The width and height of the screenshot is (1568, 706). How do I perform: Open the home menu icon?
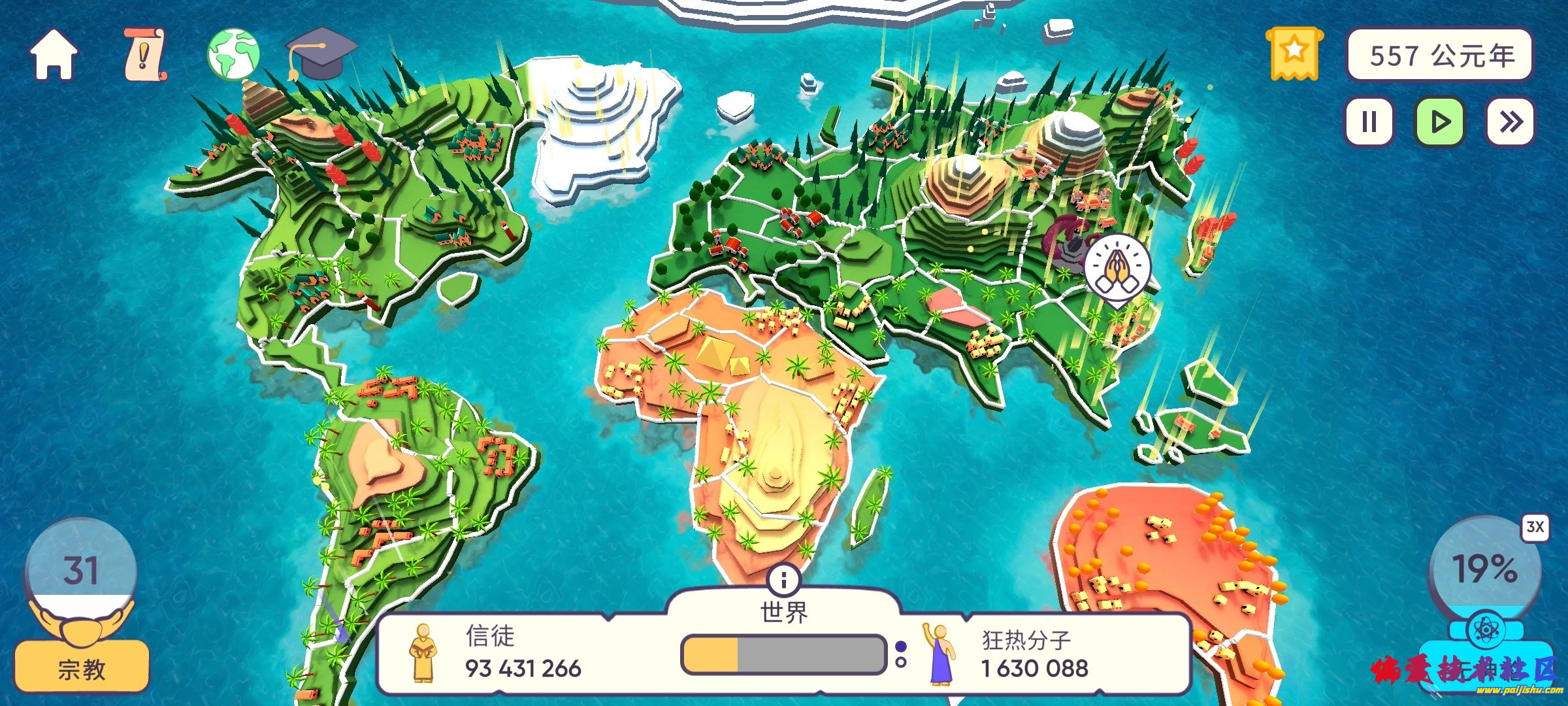(56, 54)
